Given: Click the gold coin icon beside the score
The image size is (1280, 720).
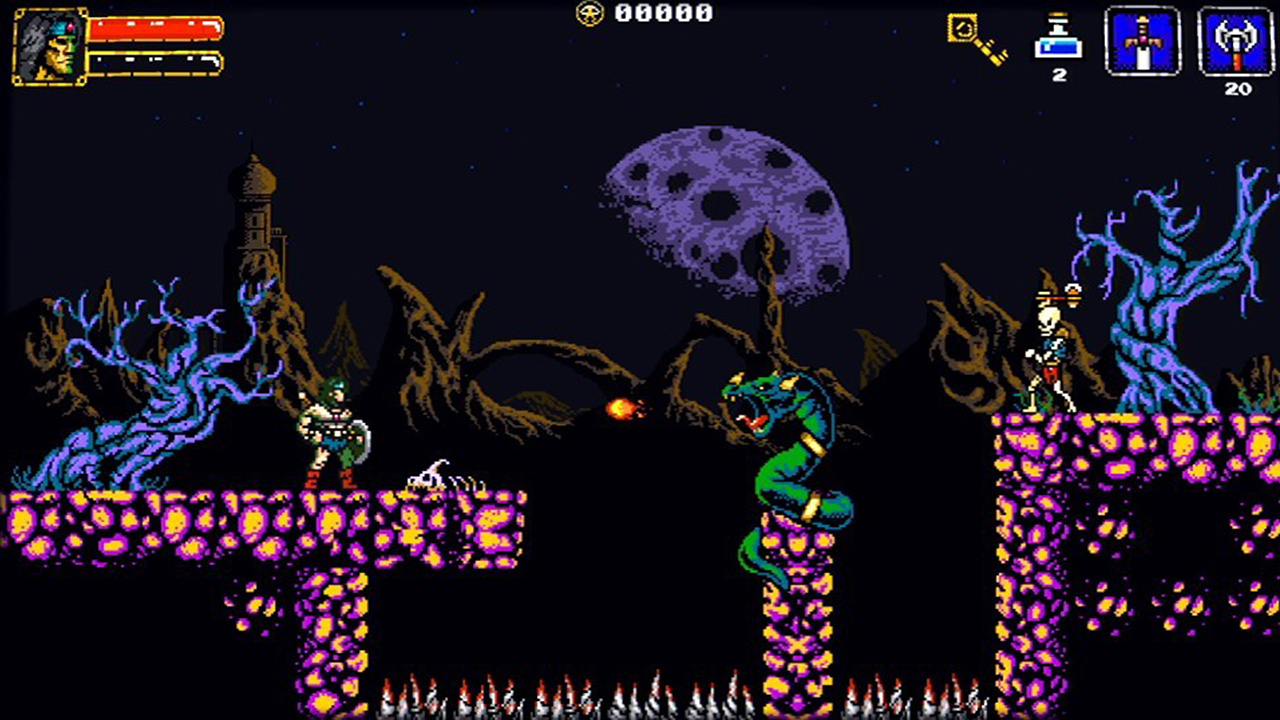Looking at the screenshot, I should click(590, 14).
